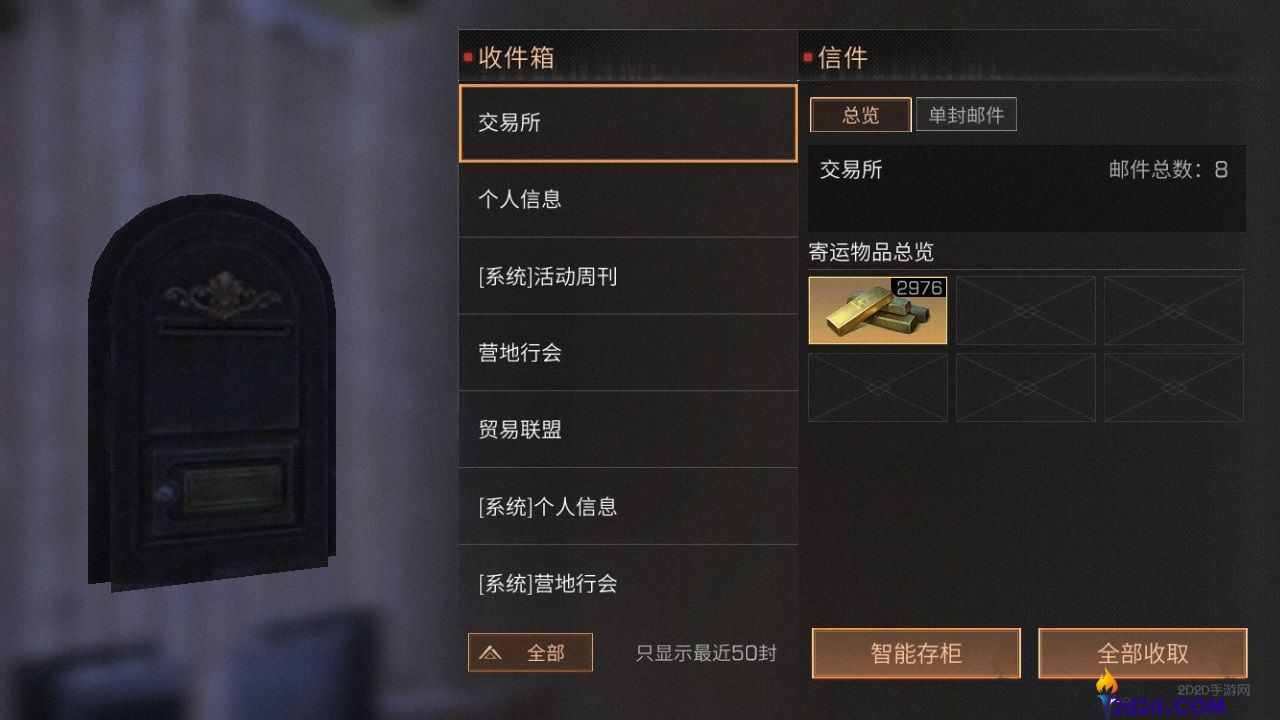Click the filter triangle icon beside 全部
The height and width of the screenshot is (720, 1280).
(x=491, y=652)
